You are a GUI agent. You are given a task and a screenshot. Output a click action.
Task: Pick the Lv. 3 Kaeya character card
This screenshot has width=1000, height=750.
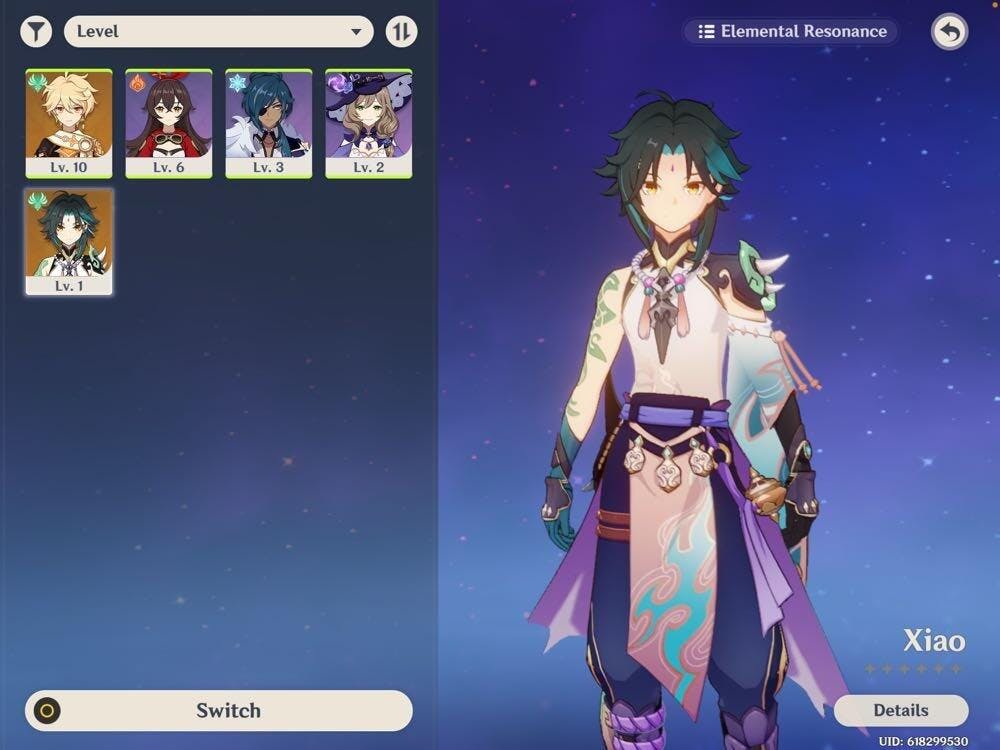(x=269, y=124)
